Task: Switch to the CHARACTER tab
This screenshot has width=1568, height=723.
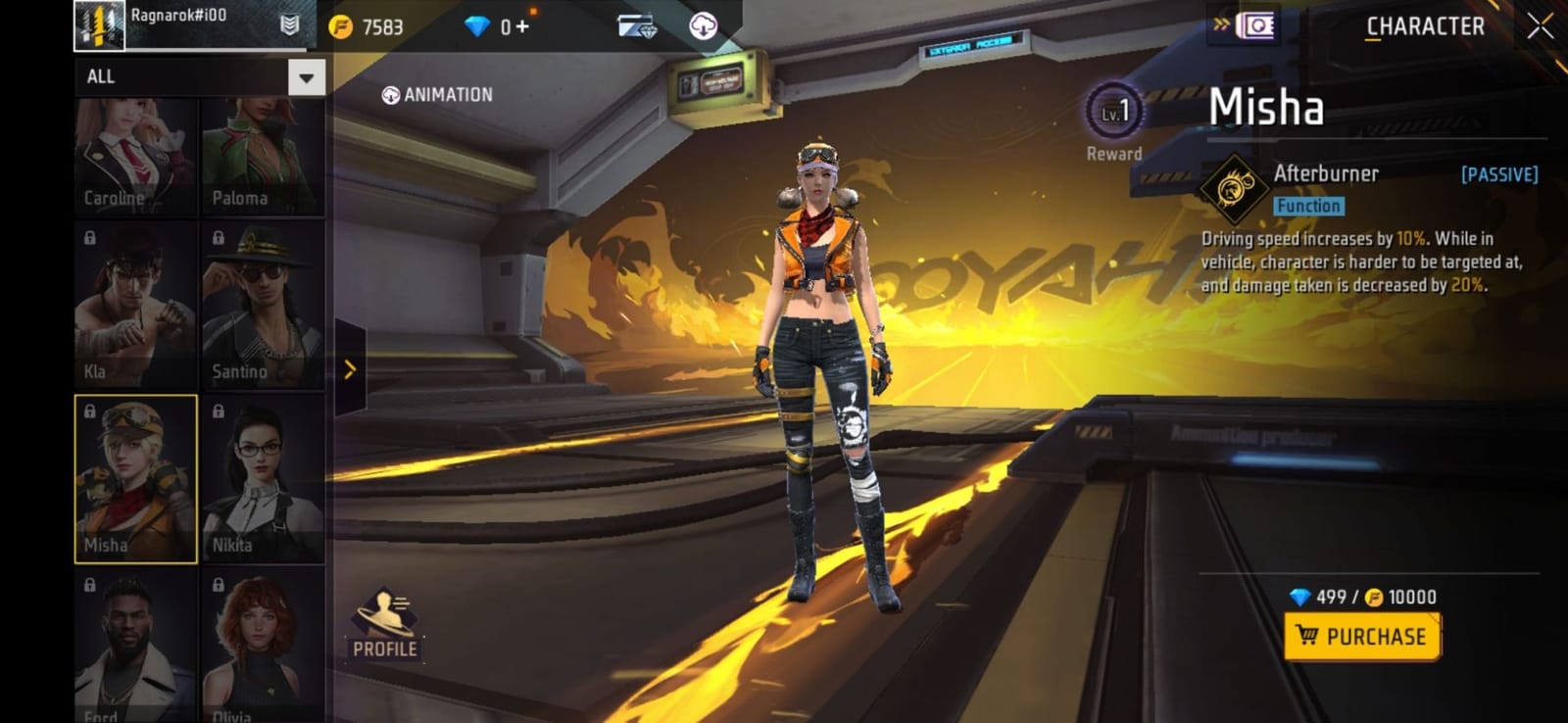Action: (1424, 26)
